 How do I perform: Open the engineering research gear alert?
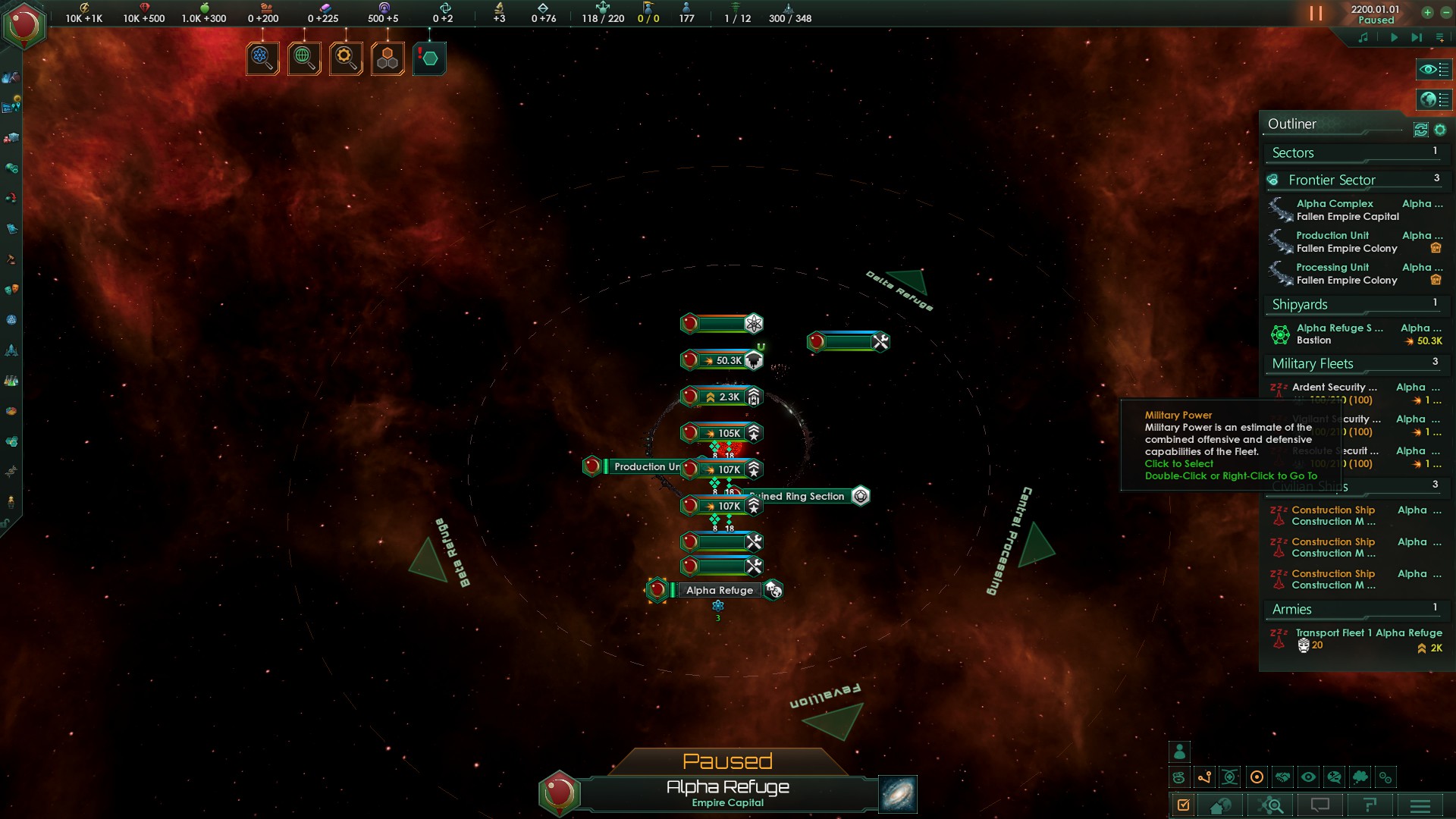click(346, 58)
